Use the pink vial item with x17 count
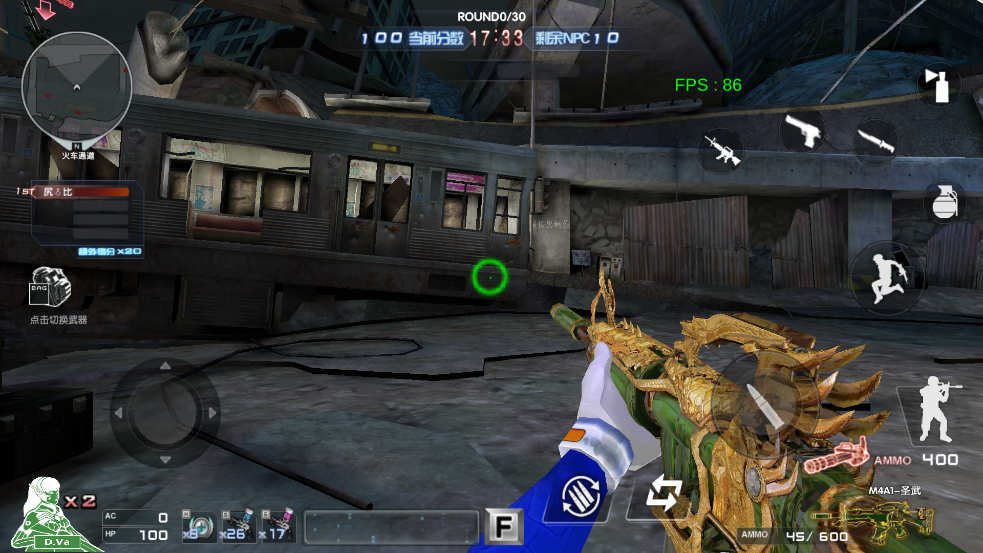 pos(278,525)
